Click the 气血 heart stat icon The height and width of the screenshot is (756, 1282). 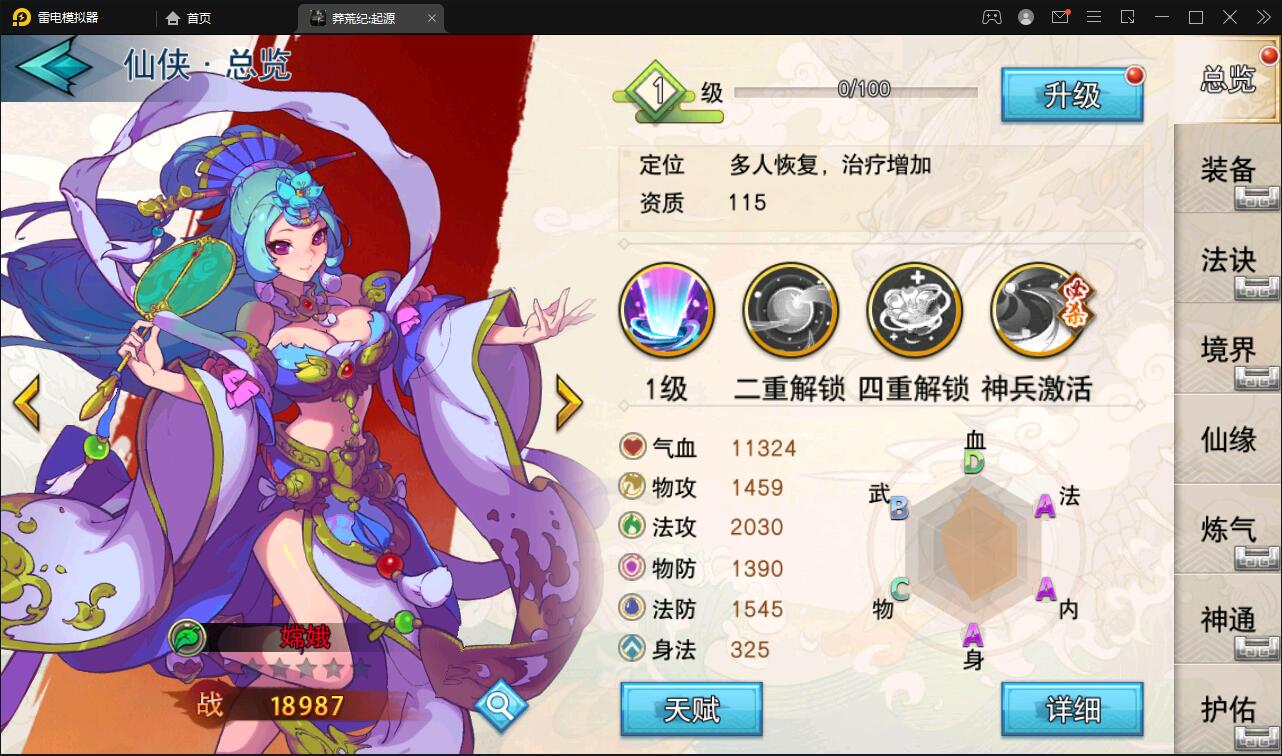[x=632, y=448]
